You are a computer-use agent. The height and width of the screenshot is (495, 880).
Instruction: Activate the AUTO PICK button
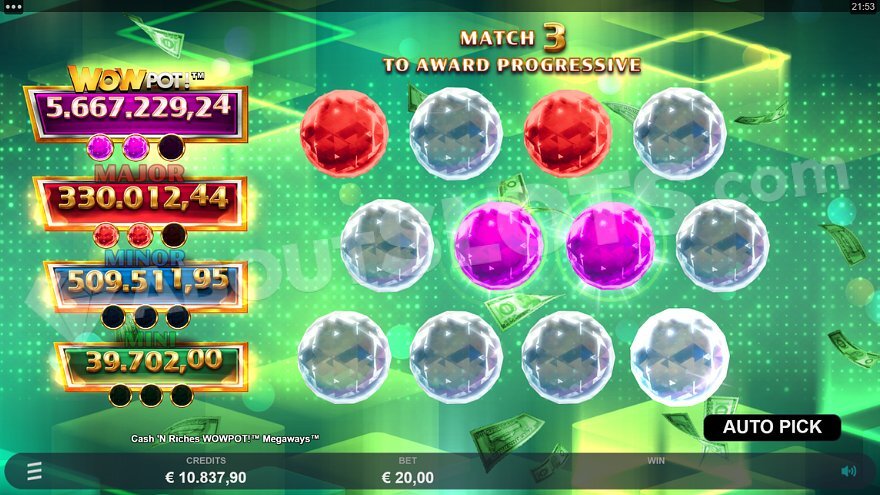point(772,427)
